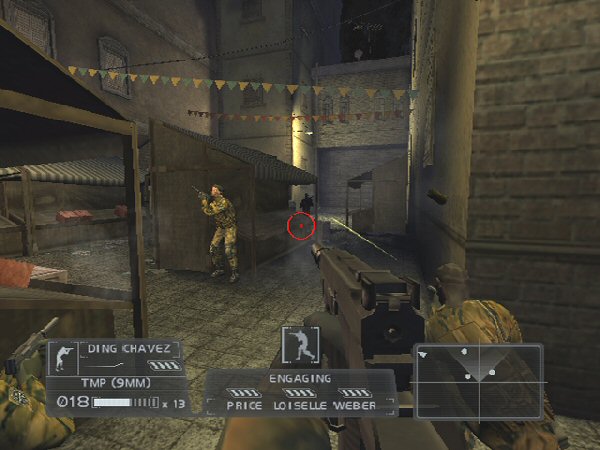Select teammate Weber
The width and height of the screenshot is (600, 450).
pos(354,407)
